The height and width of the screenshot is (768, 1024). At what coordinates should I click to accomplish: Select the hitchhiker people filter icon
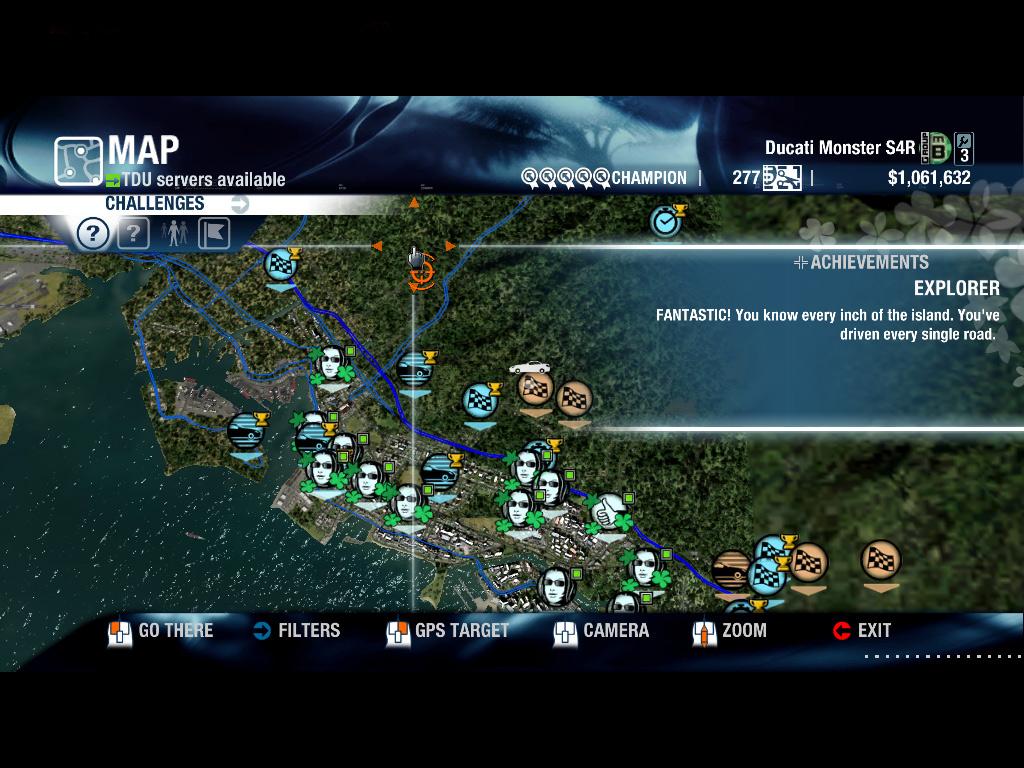[174, 234]
